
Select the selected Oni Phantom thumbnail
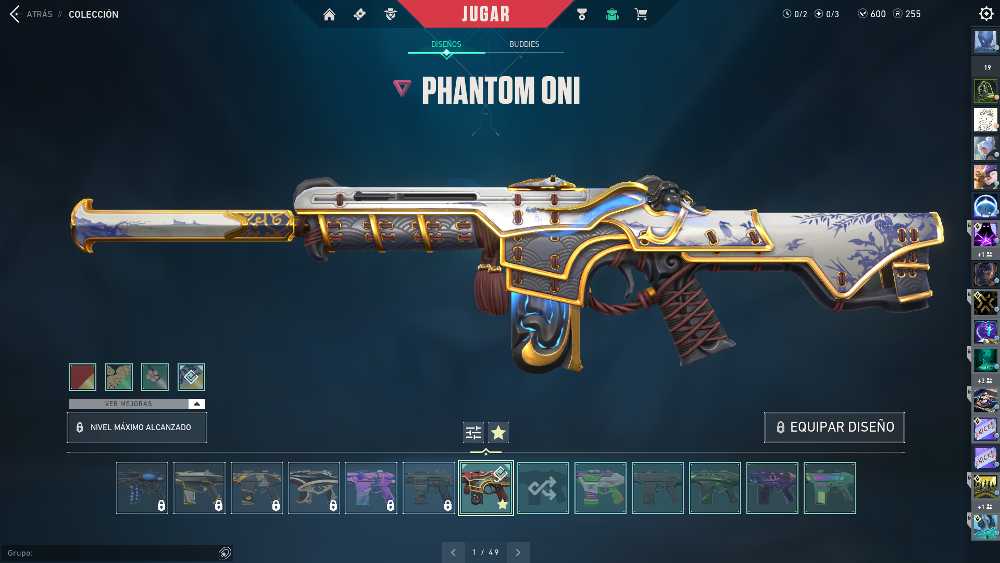tap(486, 488)
